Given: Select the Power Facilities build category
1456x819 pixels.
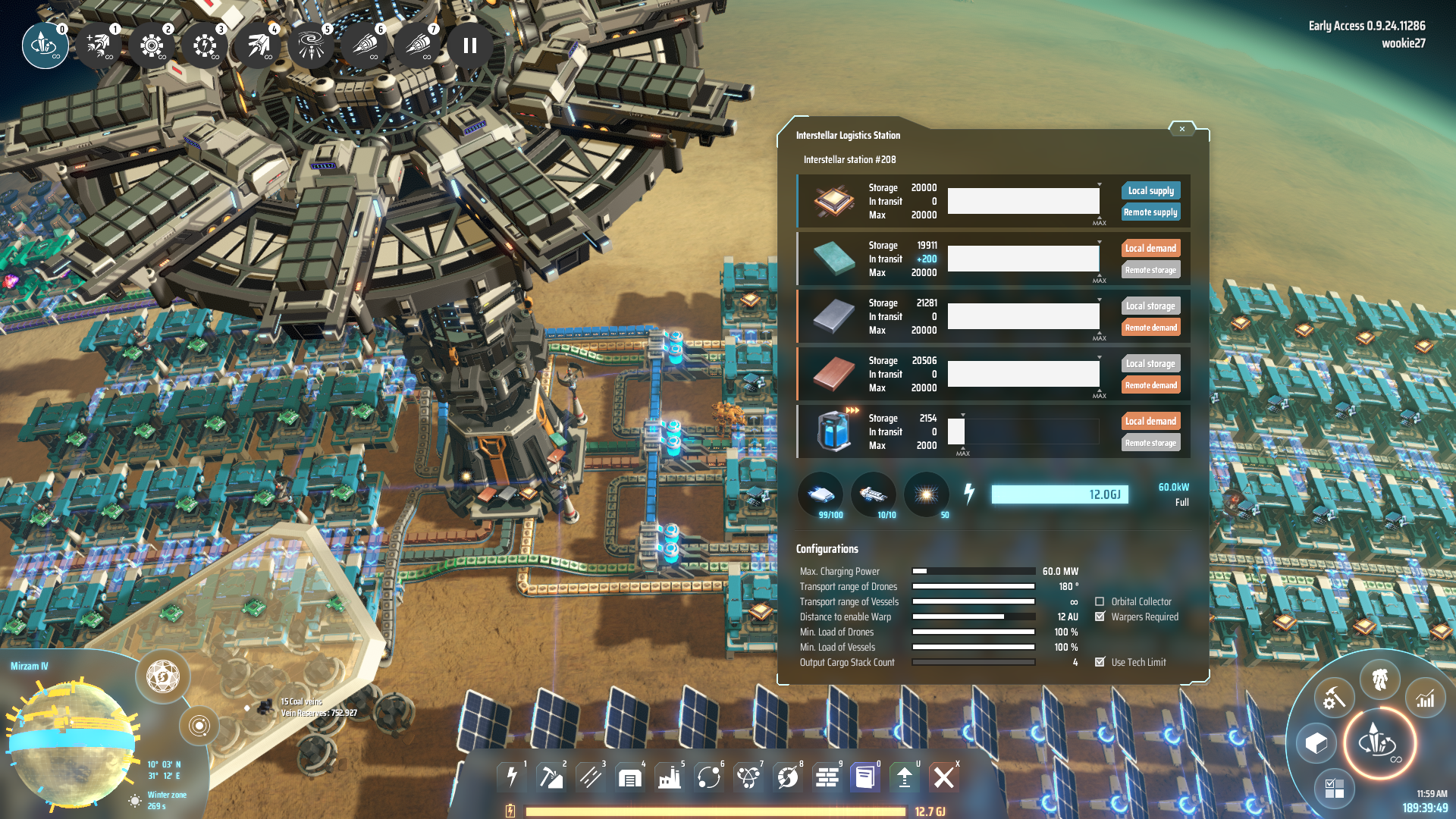Looking at the screenshot, I should pyautogui.click(x=512, y=777).
